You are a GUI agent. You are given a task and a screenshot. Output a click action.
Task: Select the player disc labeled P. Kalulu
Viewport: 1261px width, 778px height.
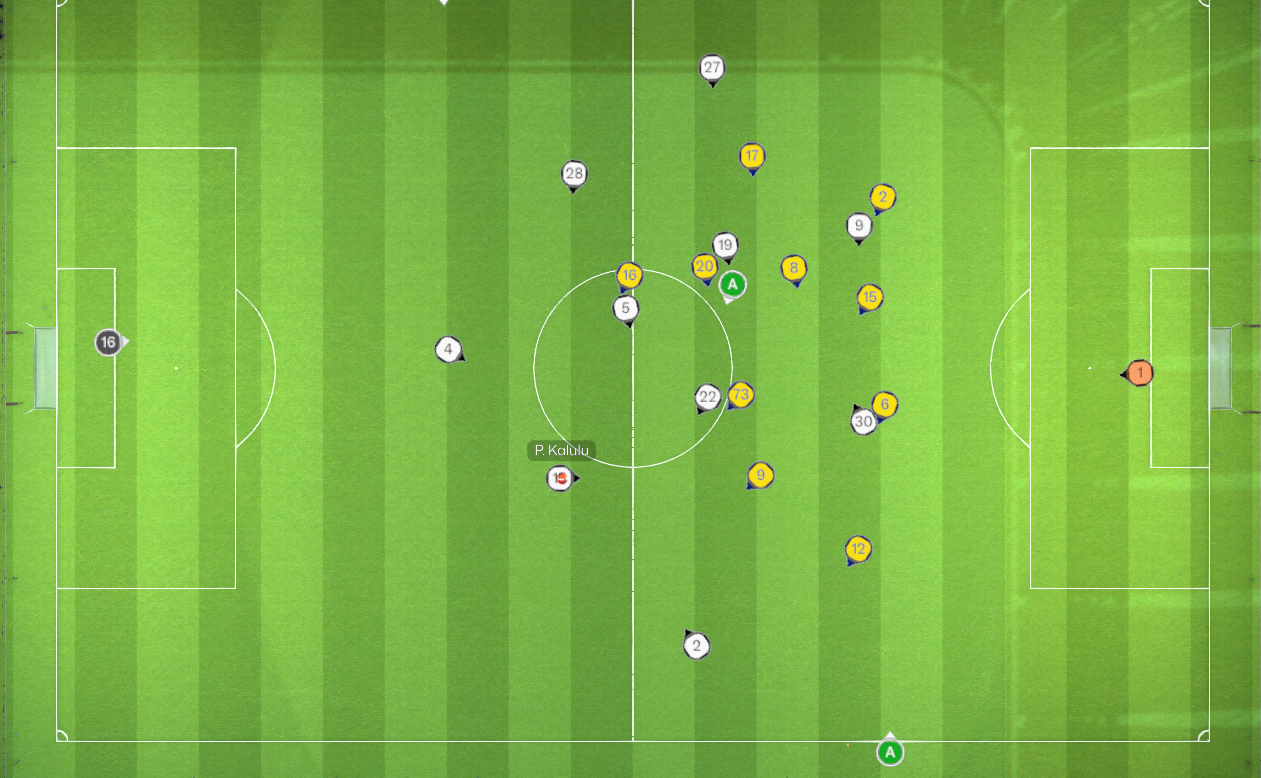tap(560, 479)
